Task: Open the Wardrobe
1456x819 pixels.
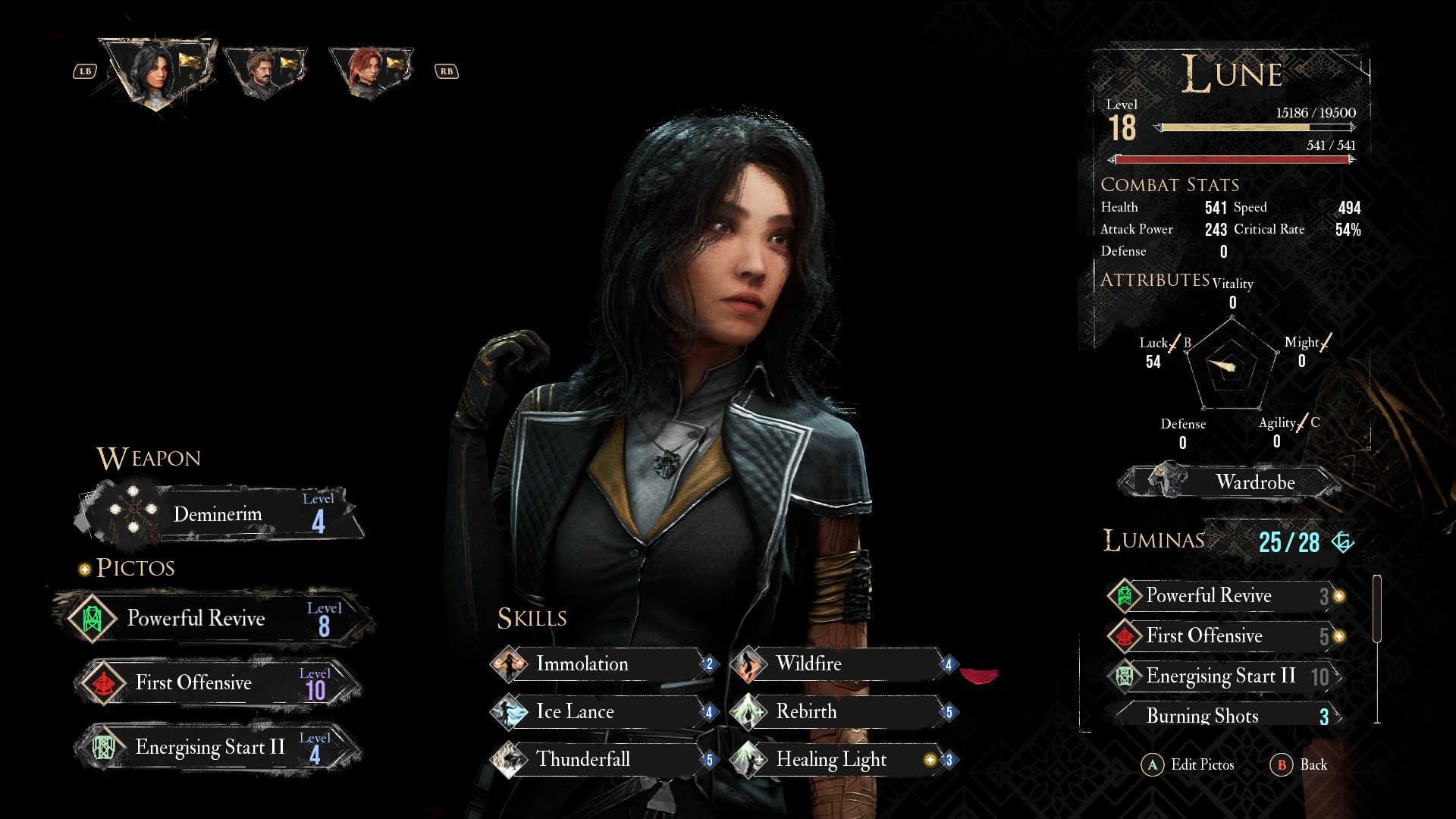Action: (x=1232, y=482)
